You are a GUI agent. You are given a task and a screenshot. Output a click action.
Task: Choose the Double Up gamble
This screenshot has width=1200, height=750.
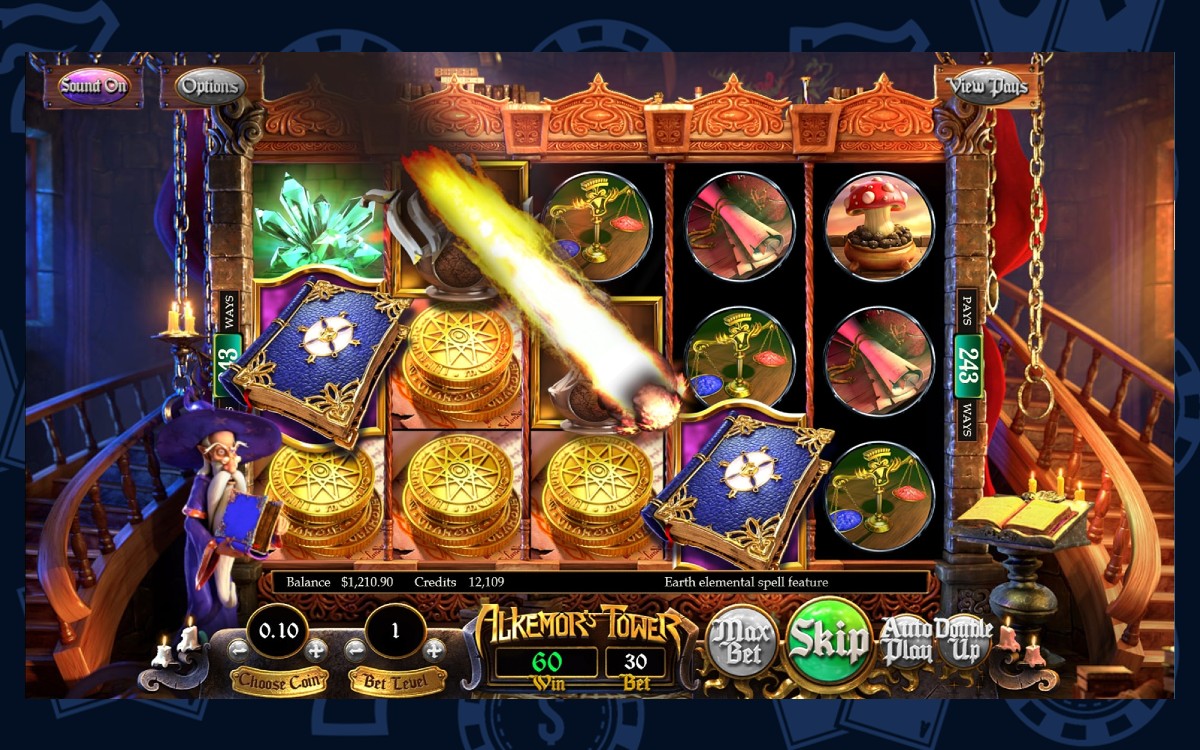964,641
